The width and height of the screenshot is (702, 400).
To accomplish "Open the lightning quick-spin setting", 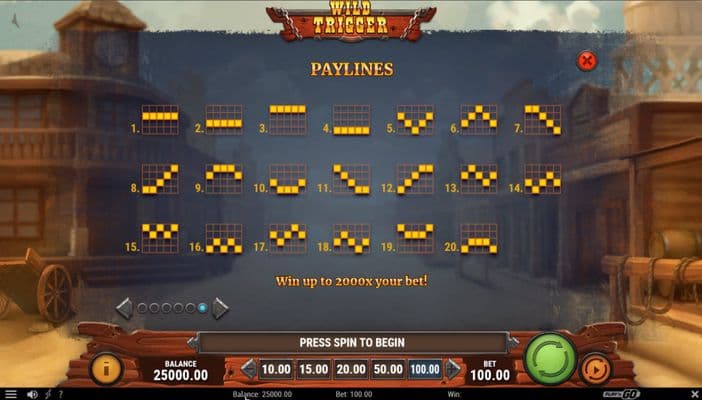I will [x=47, y=394].
